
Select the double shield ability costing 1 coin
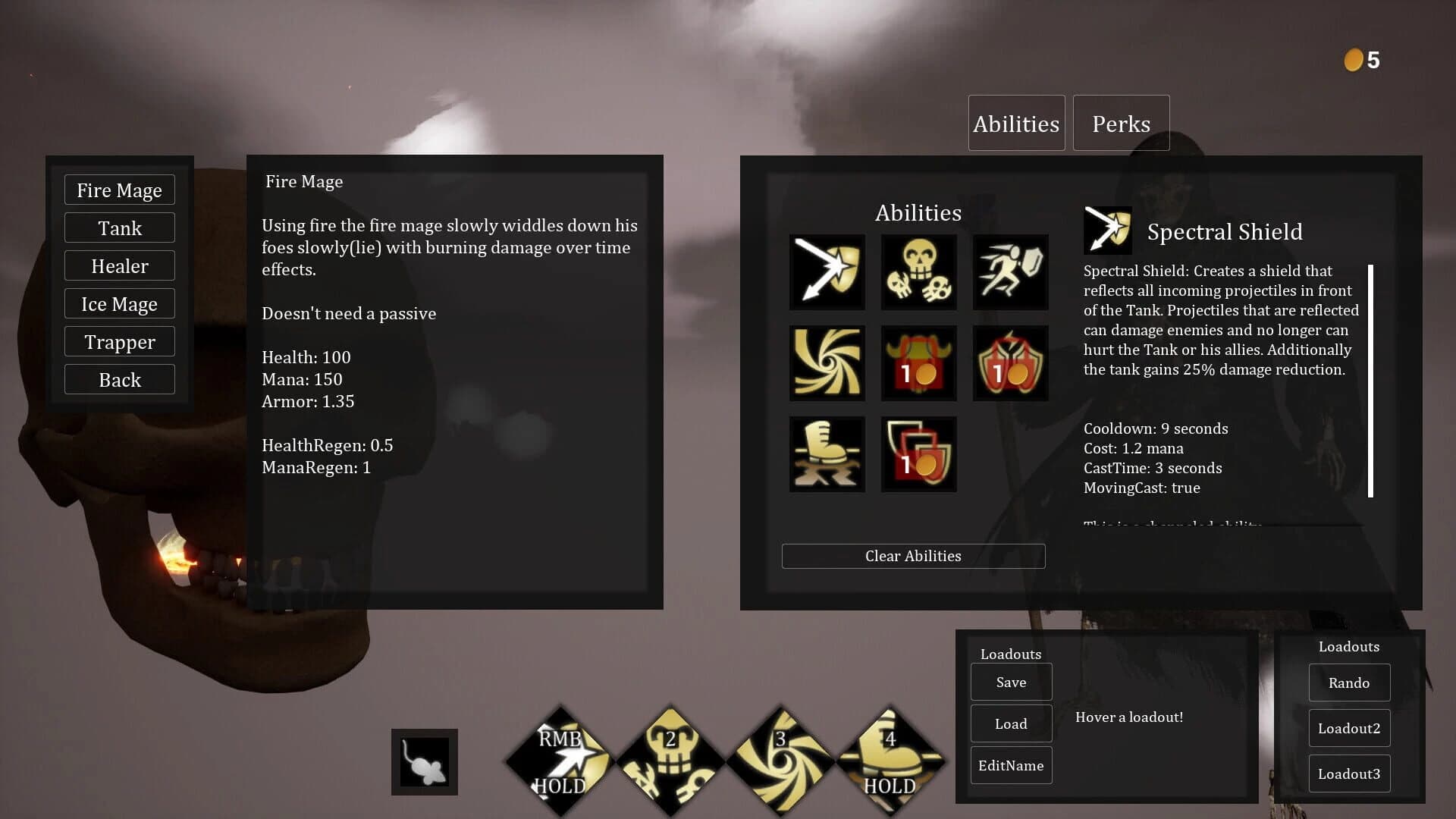pyautogui.click(x=918, y=453)
